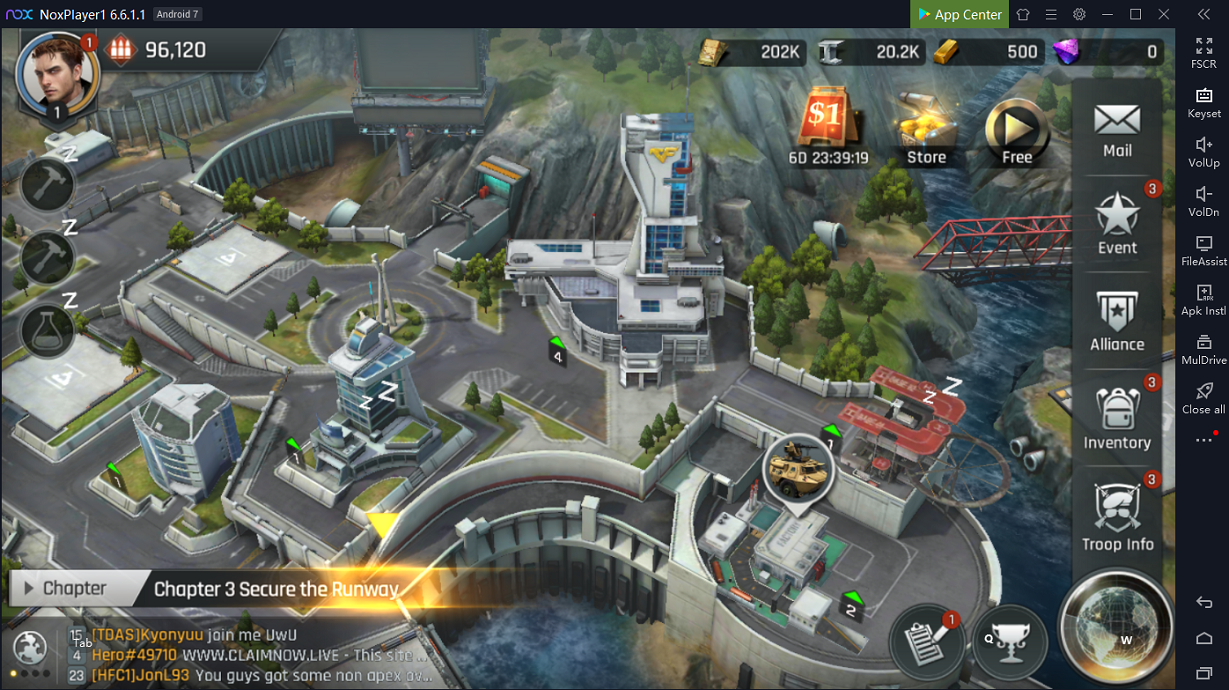
Task: Collect the vehicle bubble above factory
Action: tap(798, 467)
